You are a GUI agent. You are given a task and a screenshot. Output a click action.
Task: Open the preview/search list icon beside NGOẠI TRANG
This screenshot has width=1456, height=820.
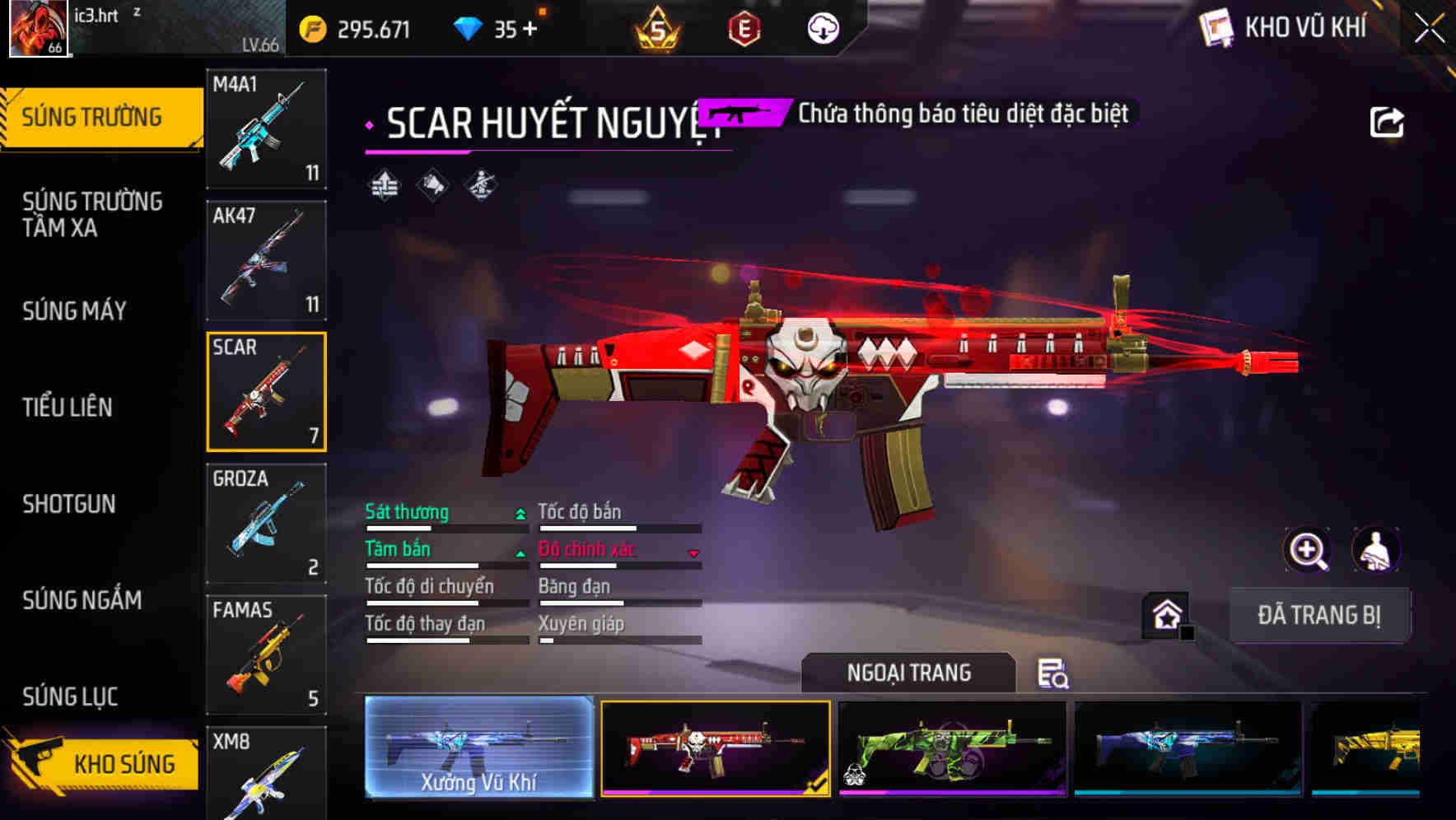pyautogui.click(x=1055, y=673)
